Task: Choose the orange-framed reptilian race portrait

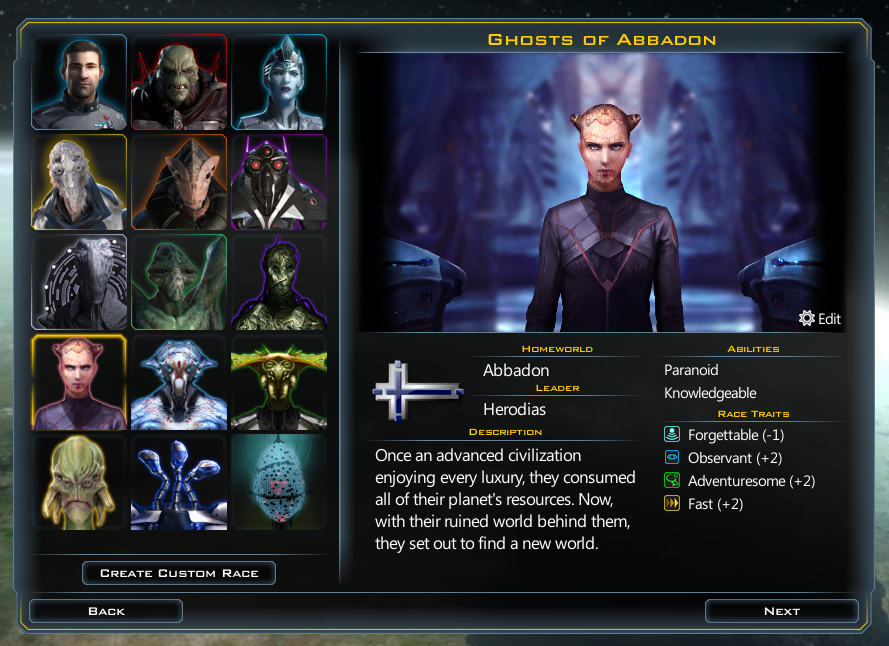Action: [x=179, y=182]
